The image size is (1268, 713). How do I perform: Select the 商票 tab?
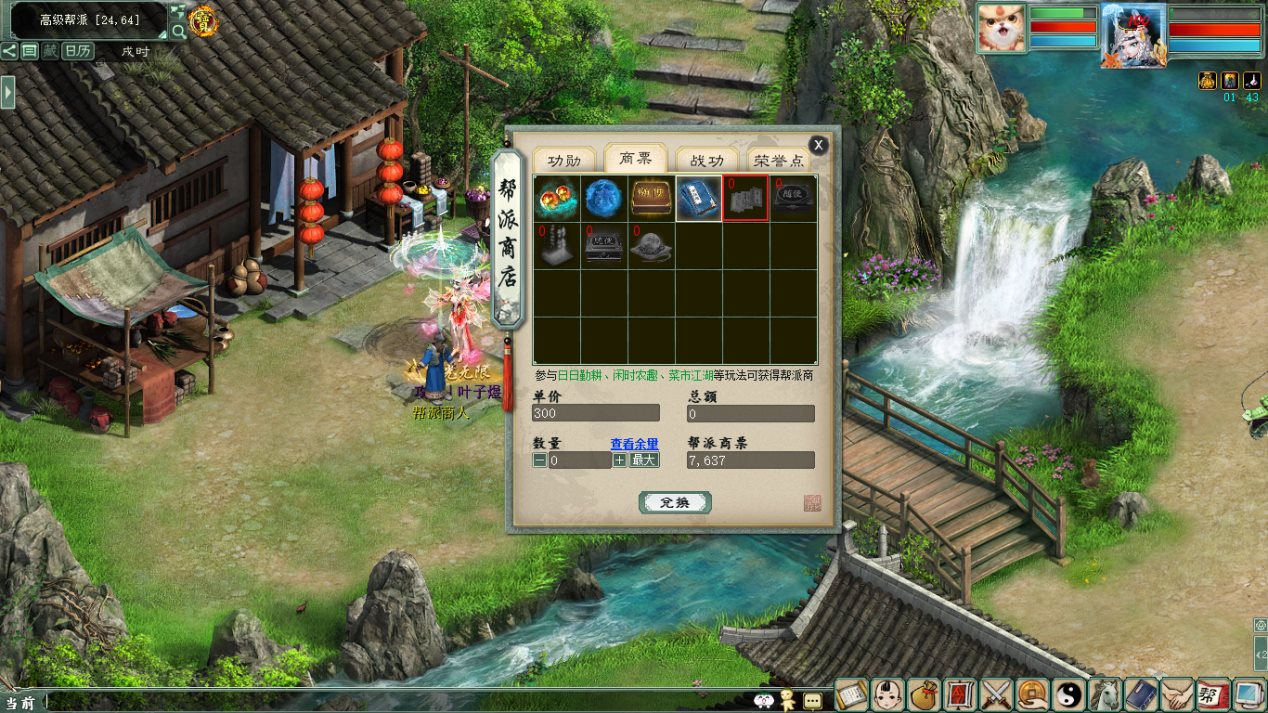tap(635, 158)
